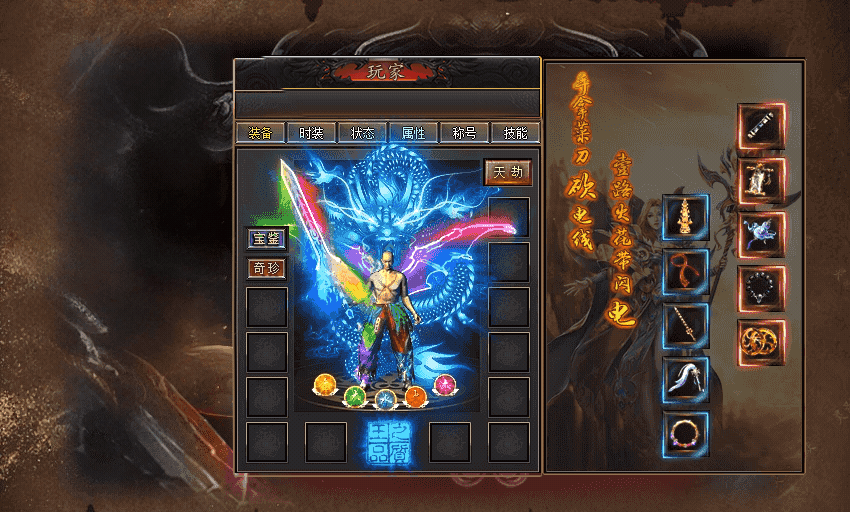The height and width of the screenshot is (512, 850).
Task: Choose the dark bead necklace slot
Action: [761, 289]
